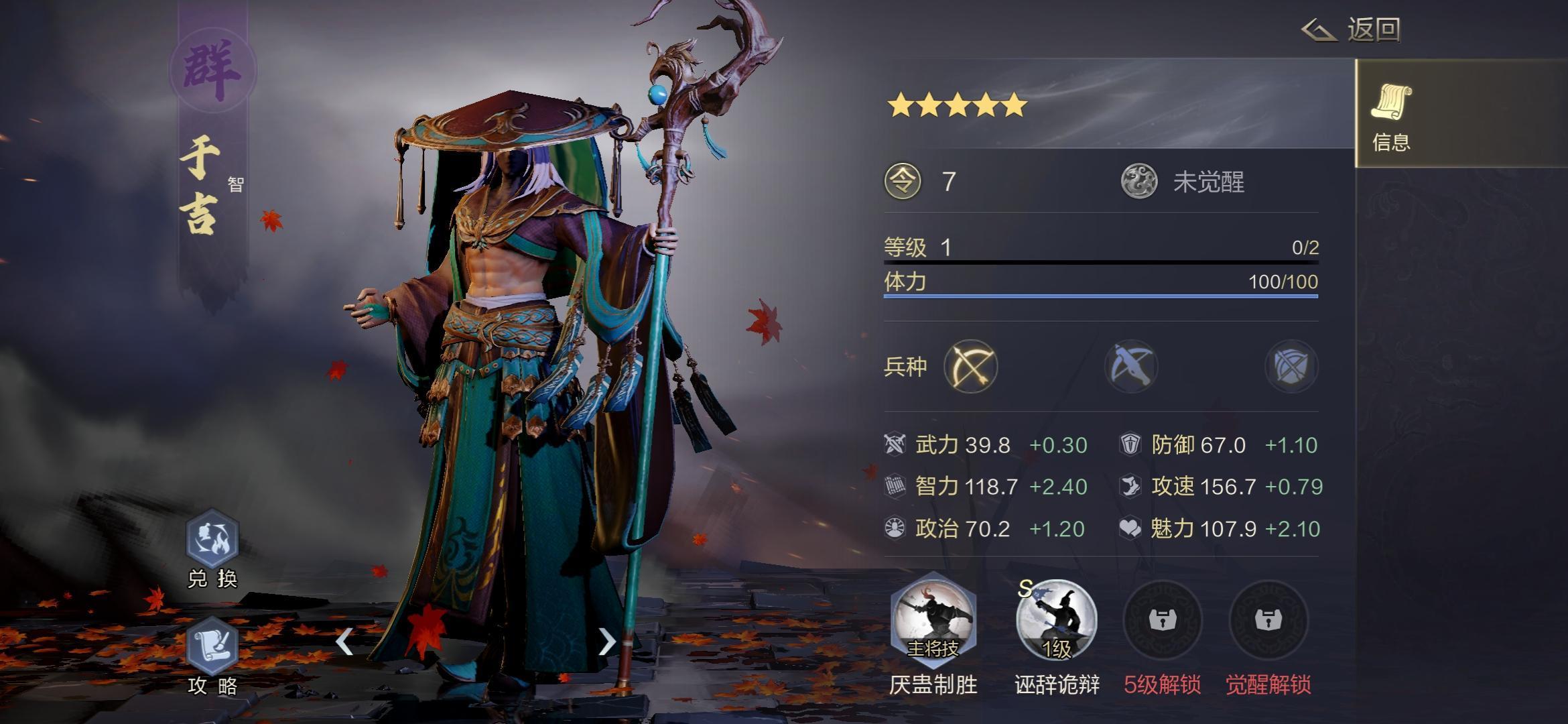
Task: Tap the 群 faction emblem
Action: tap(212, 70)
